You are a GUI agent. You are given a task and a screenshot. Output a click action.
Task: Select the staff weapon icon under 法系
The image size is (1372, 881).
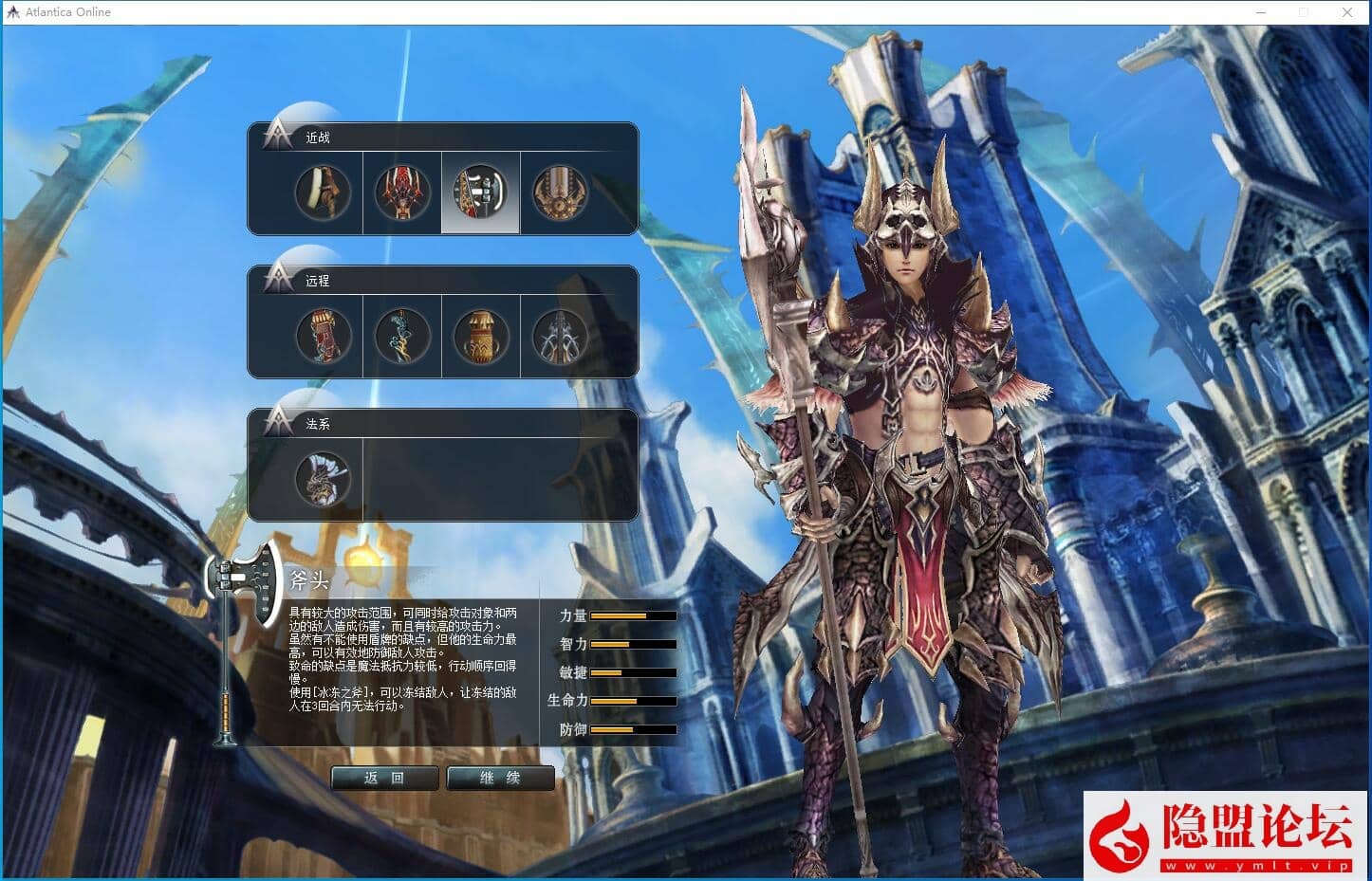[322, 480]
